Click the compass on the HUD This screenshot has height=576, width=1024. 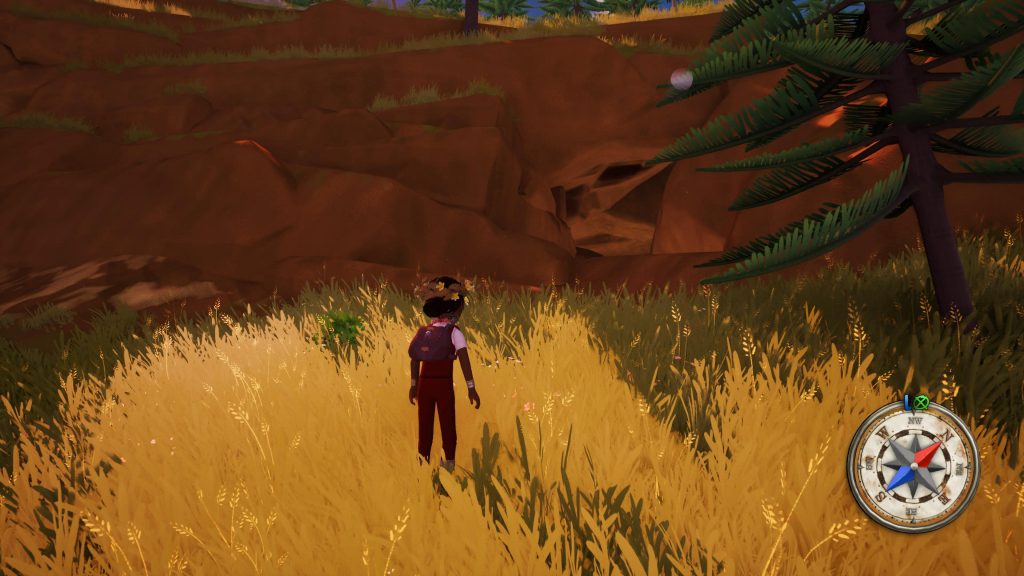pos(913,467)
